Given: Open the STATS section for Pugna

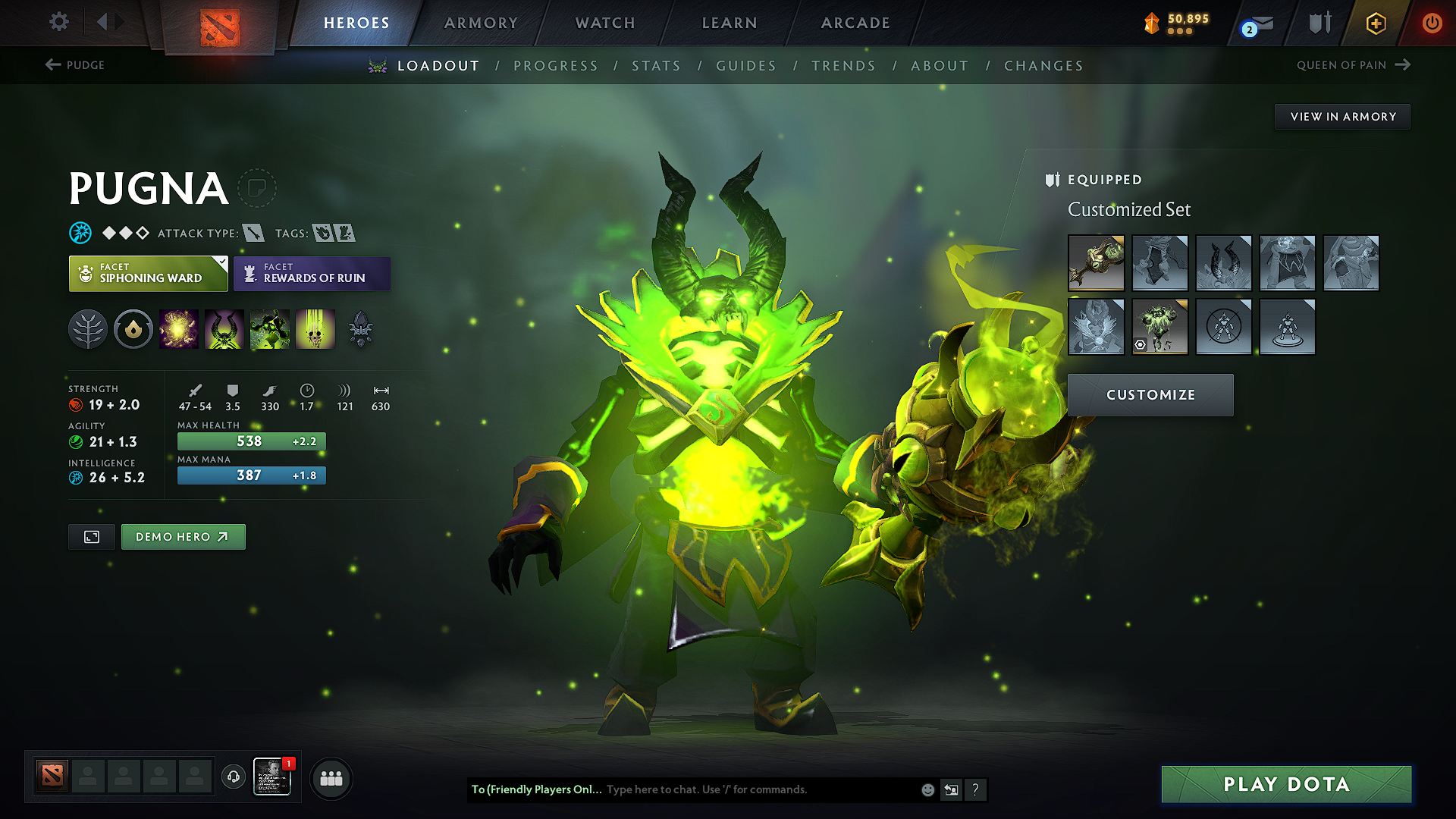Looking at the screenshot, I should pyautogui.click(x=656, y=65).
